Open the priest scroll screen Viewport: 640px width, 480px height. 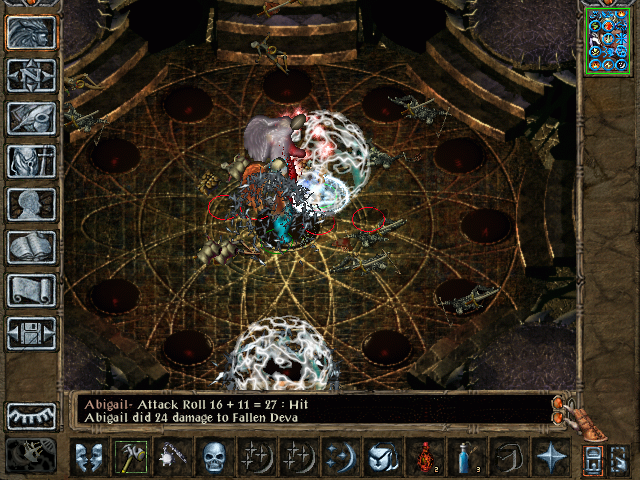32,290
